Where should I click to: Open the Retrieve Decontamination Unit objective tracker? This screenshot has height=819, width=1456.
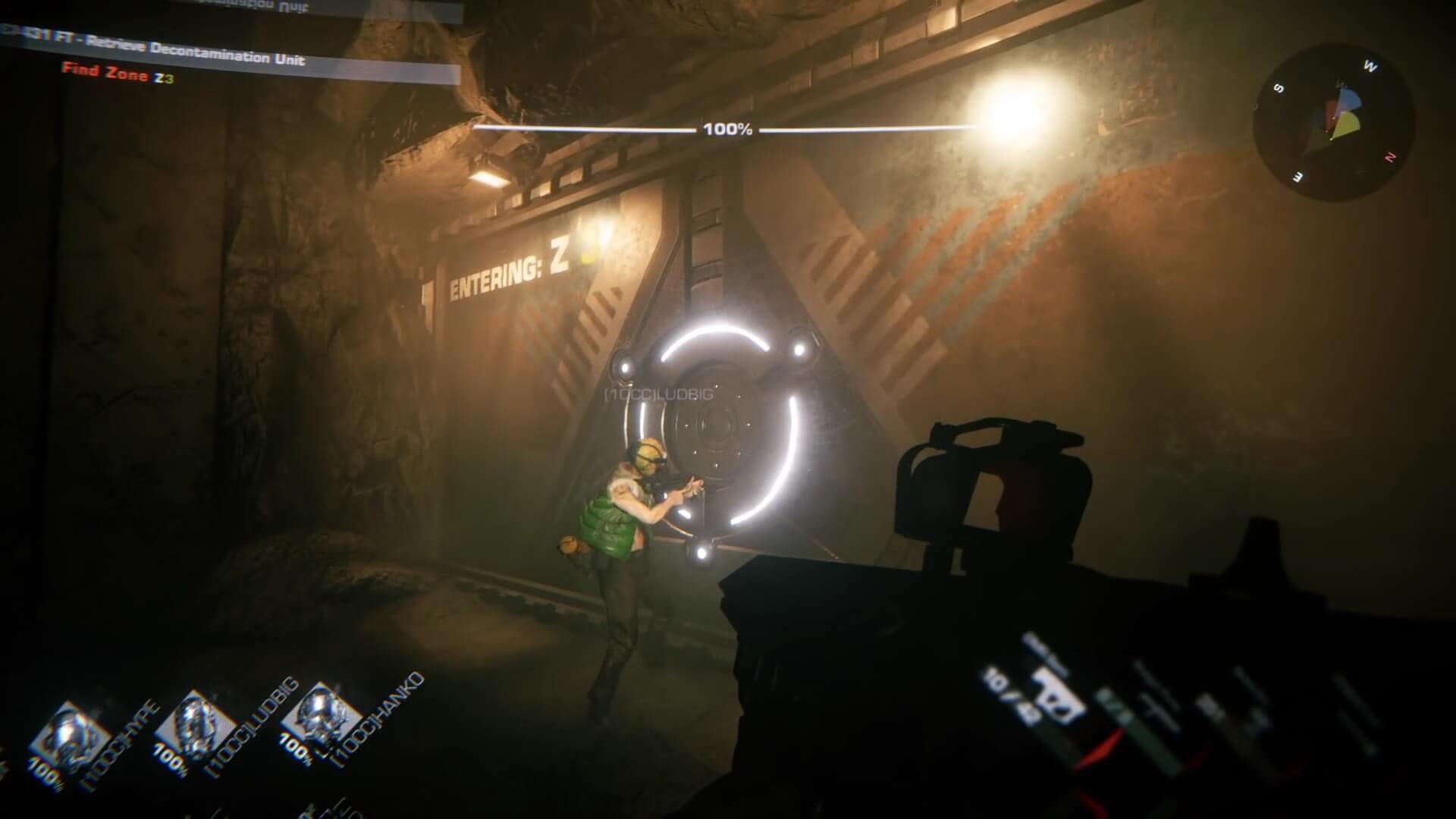pyautogui.click(x=196, y=53)
